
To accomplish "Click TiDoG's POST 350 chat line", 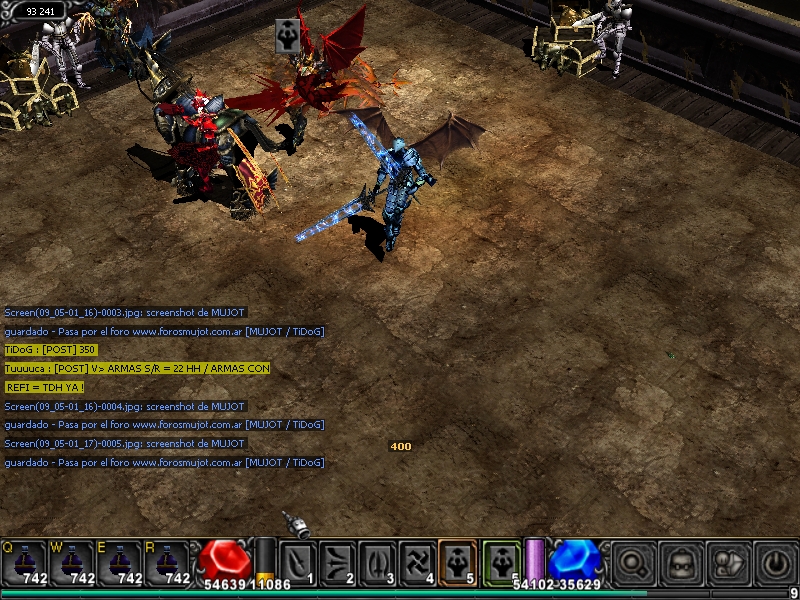I will pyautogui.click(x=51, y=350).
